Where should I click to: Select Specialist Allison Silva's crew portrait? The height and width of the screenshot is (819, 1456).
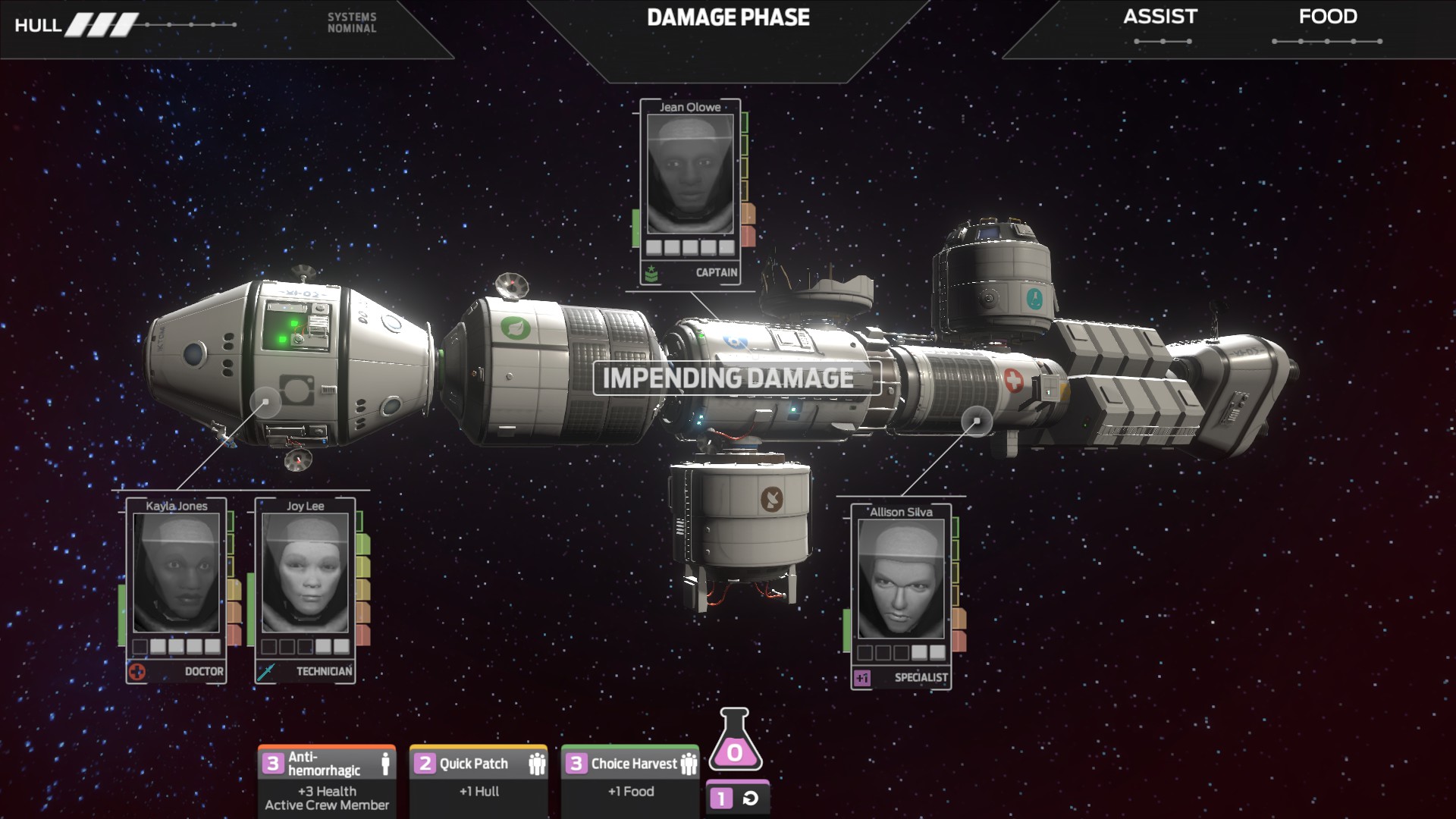(901, 579)
